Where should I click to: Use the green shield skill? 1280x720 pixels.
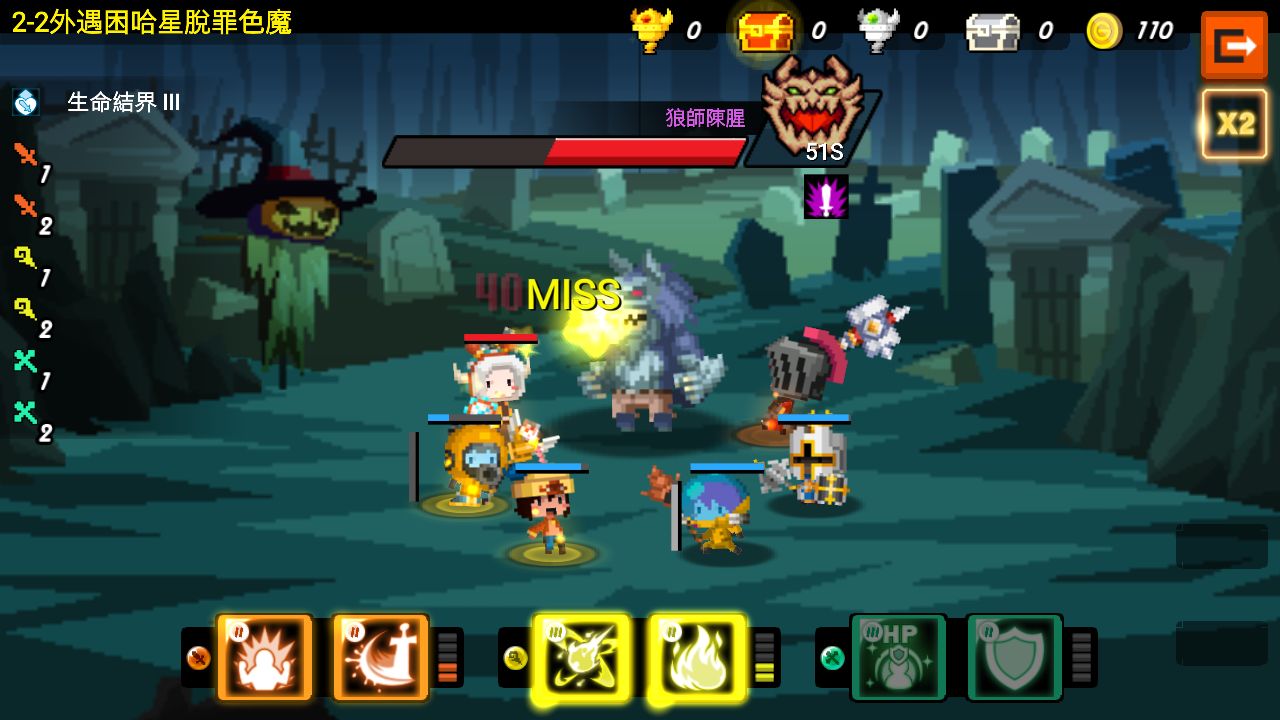pyautogui.click(x=1013, y=657)
